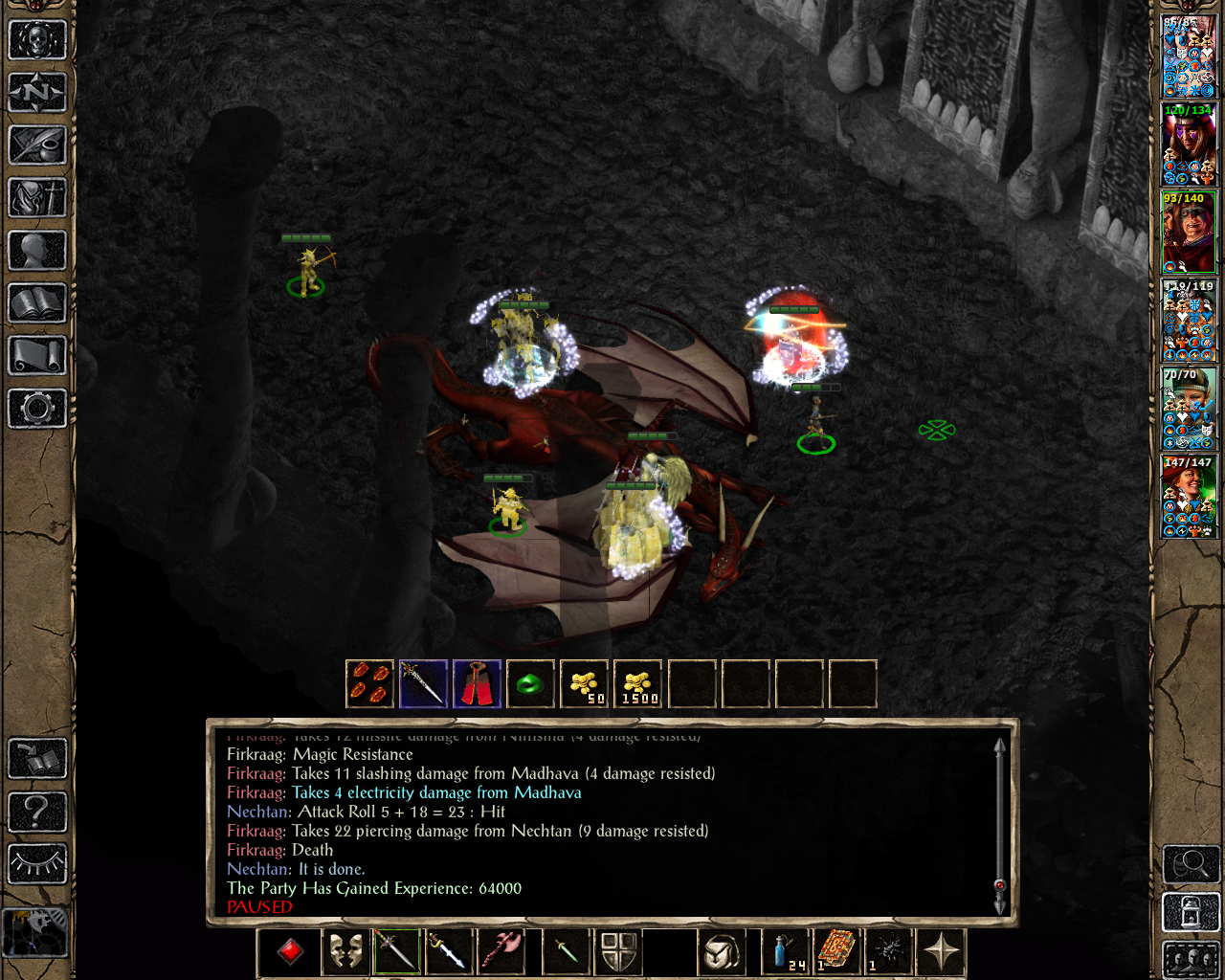Open the mage spellbook open-book button
Viewport: 1225px width, 980px height.
pyautogui.click(x=37, y=303)
